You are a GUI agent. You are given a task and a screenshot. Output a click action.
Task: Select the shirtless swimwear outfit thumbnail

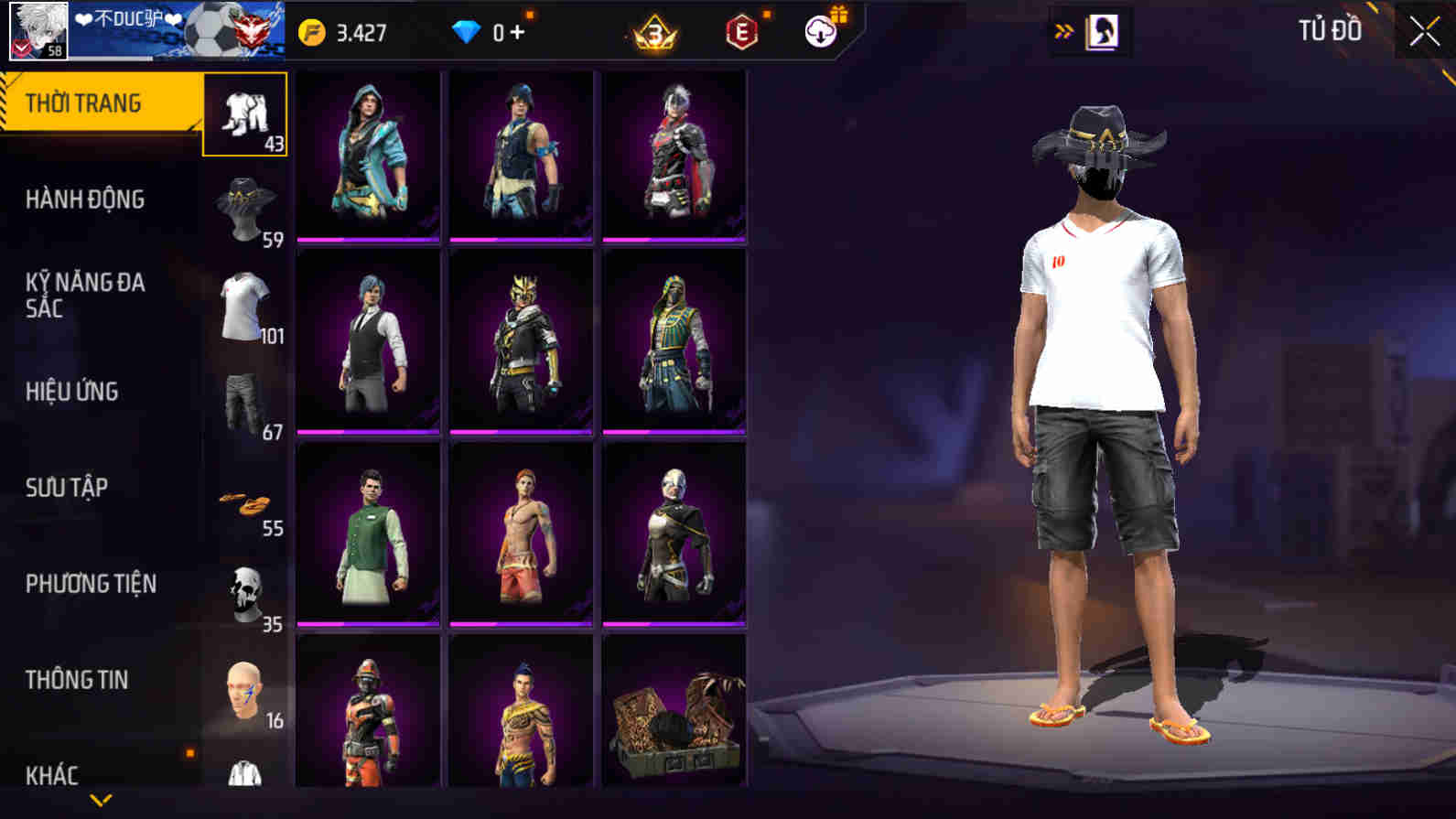click(x=521, y=529)
